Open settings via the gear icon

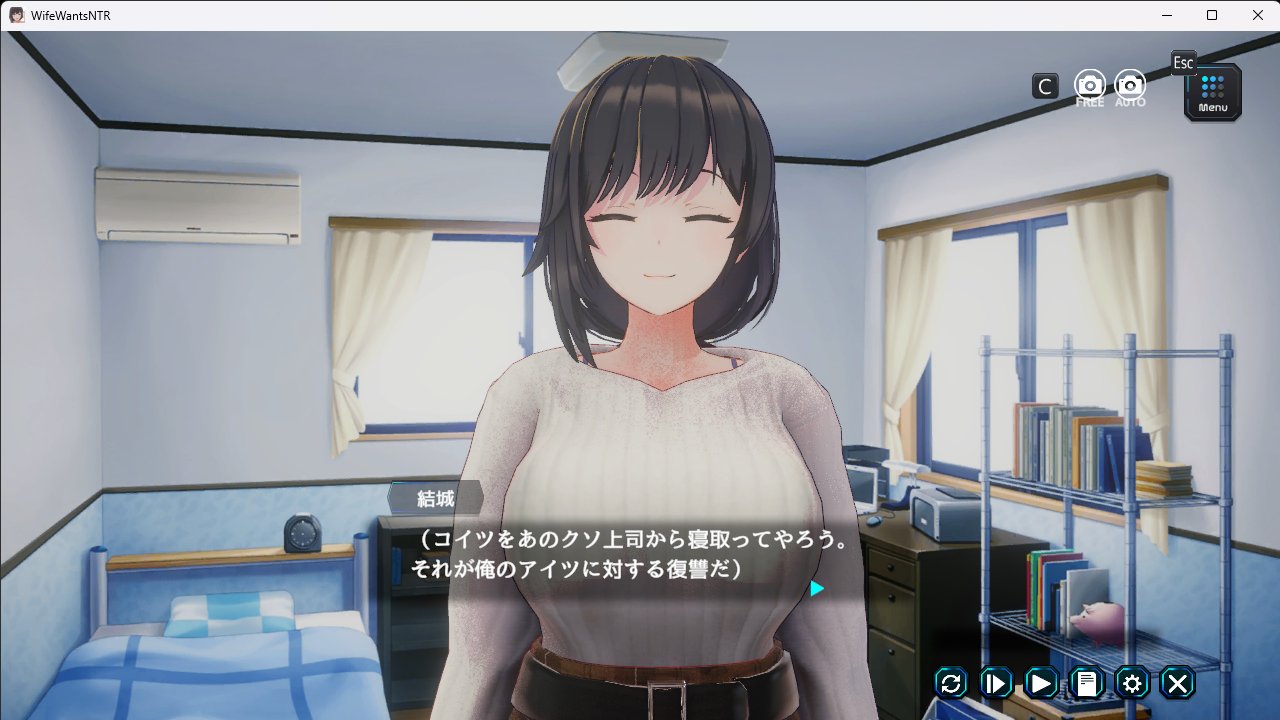pyautogui.click(x=1132, y=683)
